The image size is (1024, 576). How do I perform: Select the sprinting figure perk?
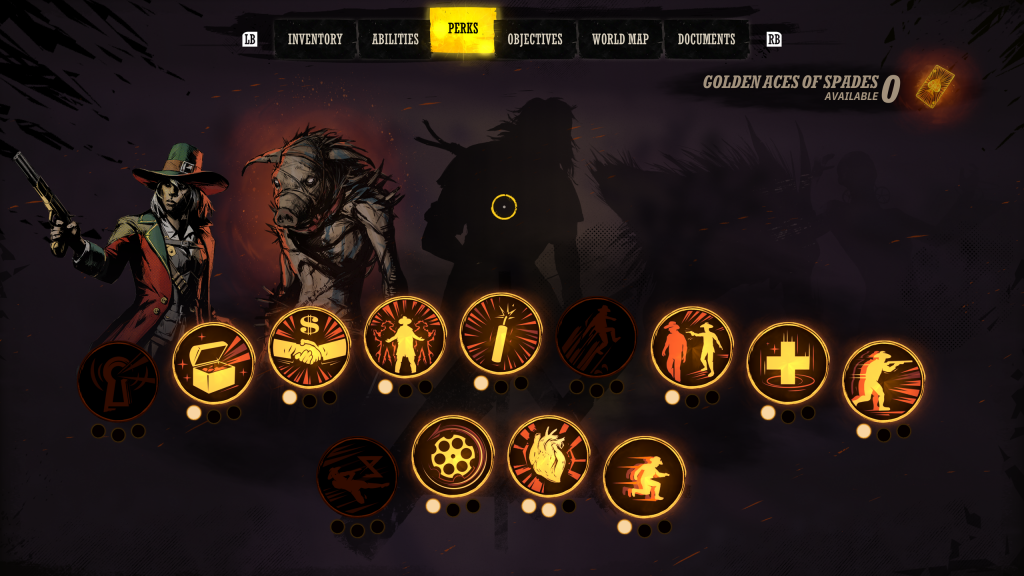pos(644,477)
